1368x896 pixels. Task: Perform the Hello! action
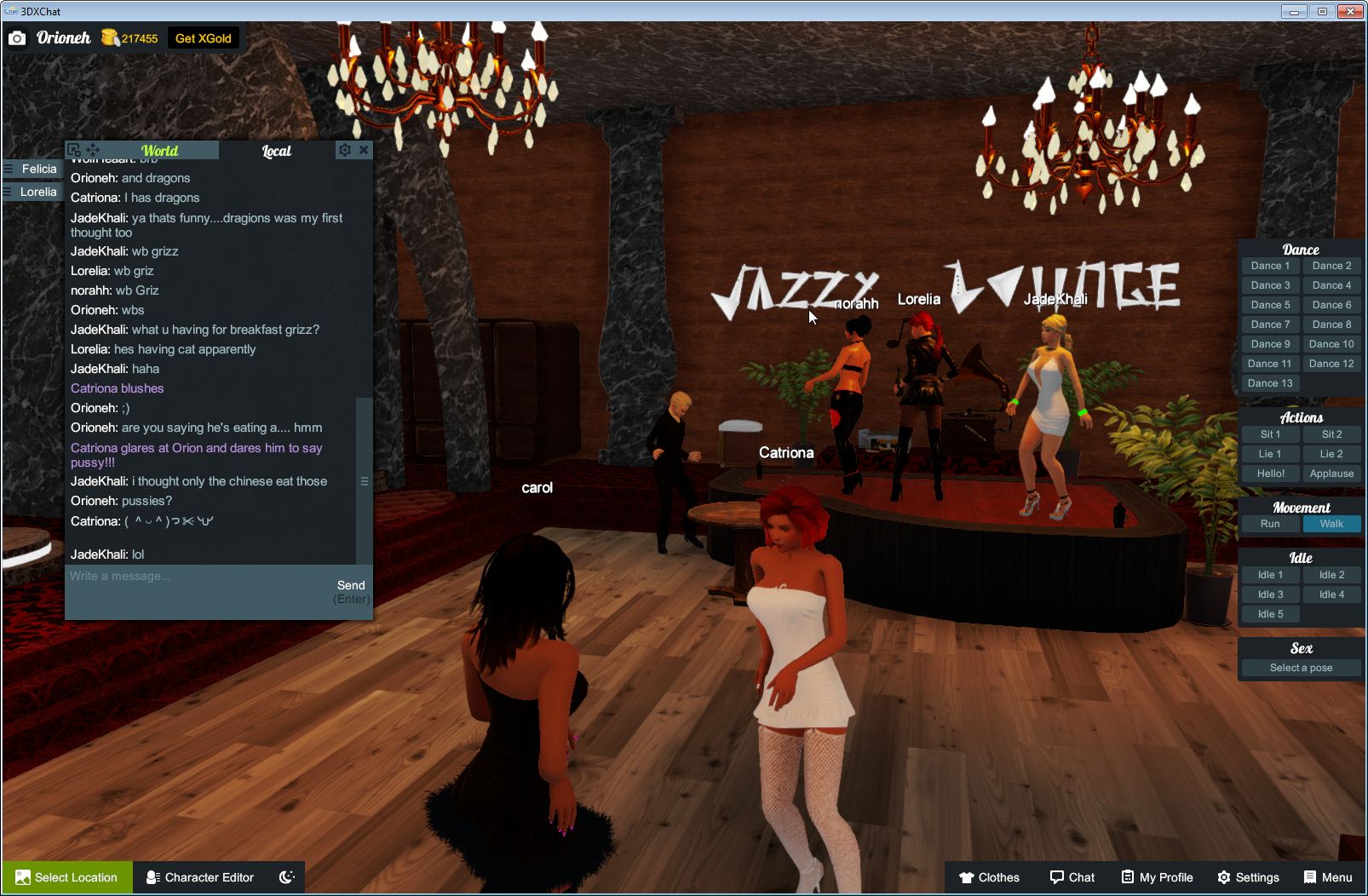pyautogui.click(x=1270, y=473)
